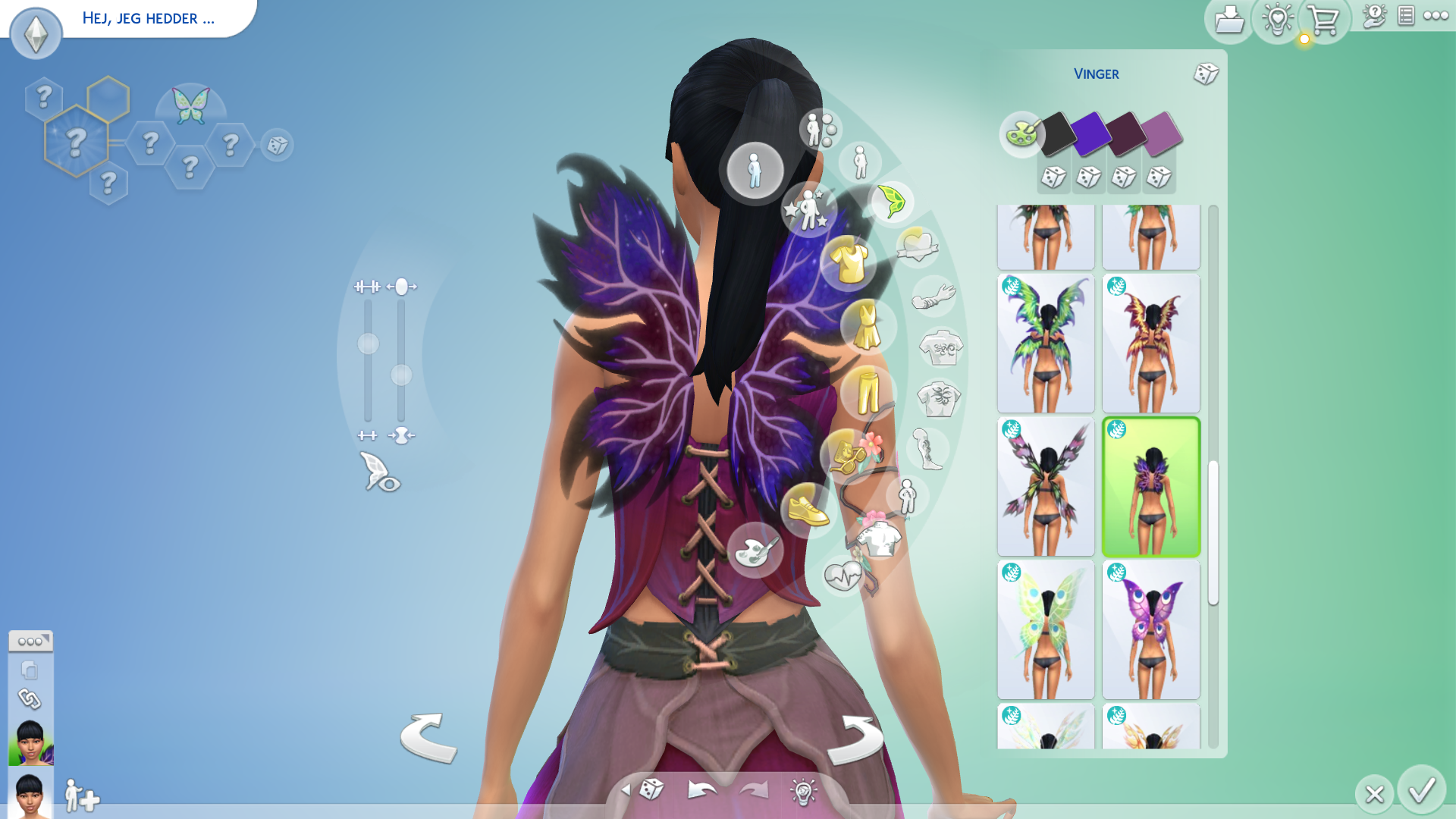Select the pale green butterfly wings
Screen dimensions: 1456x819
(1046, 630)
